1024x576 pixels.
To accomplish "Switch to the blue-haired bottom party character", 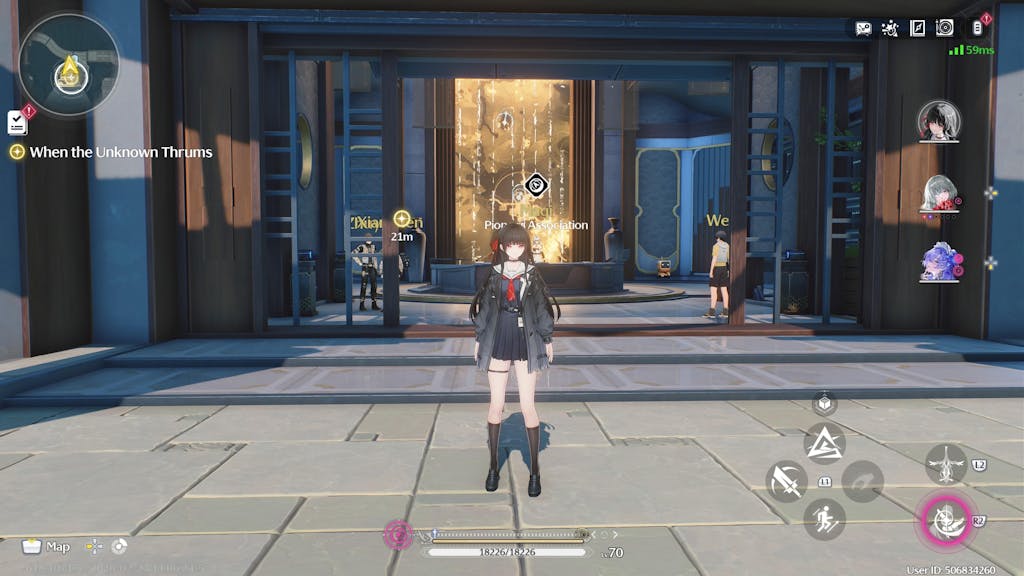I will tap(938, 262).
